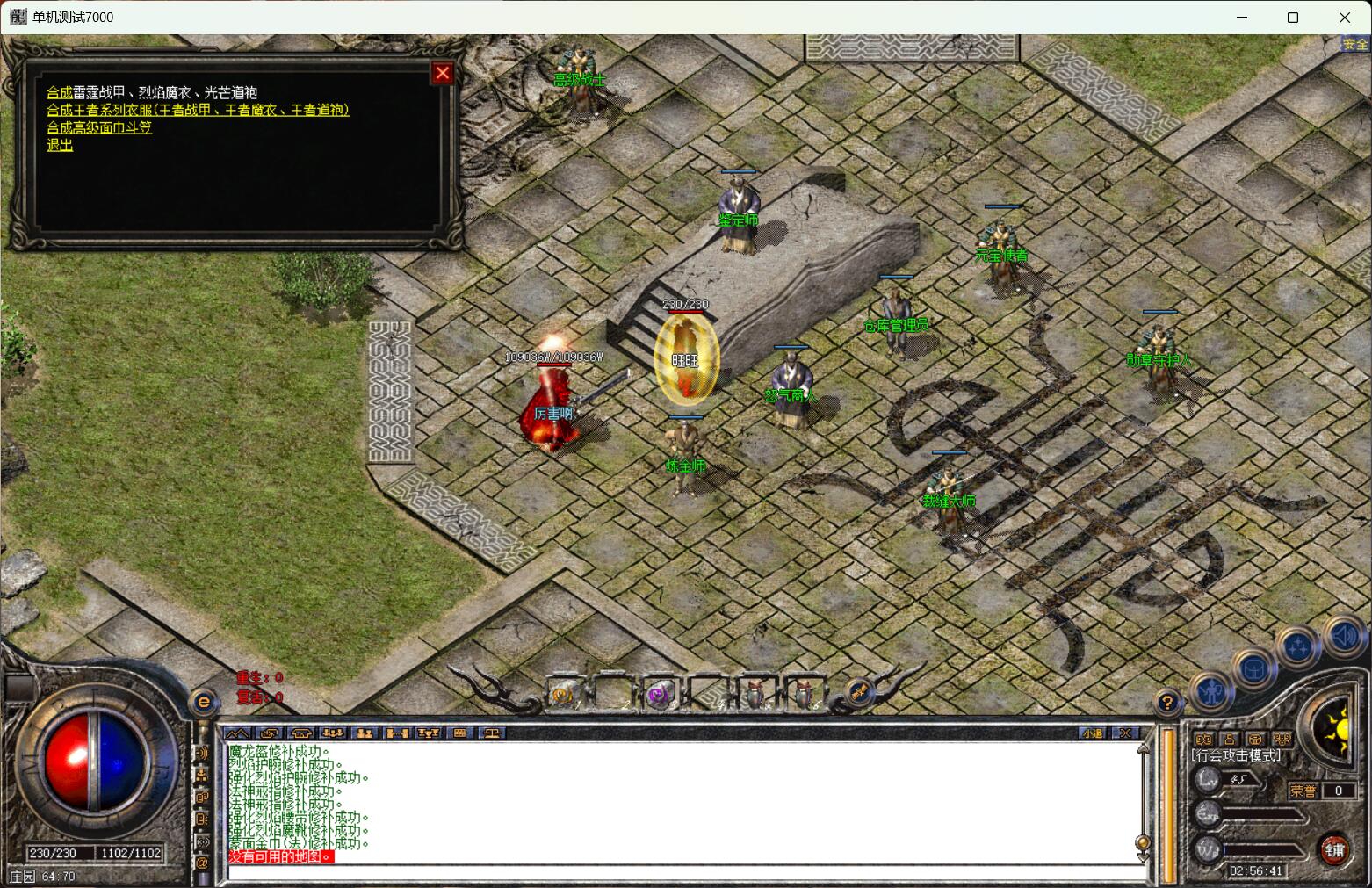Select the 合成 link for 雷霆战甲 crafting
This screenshot has height=888, width=1372.
click(x=59, y=92)
